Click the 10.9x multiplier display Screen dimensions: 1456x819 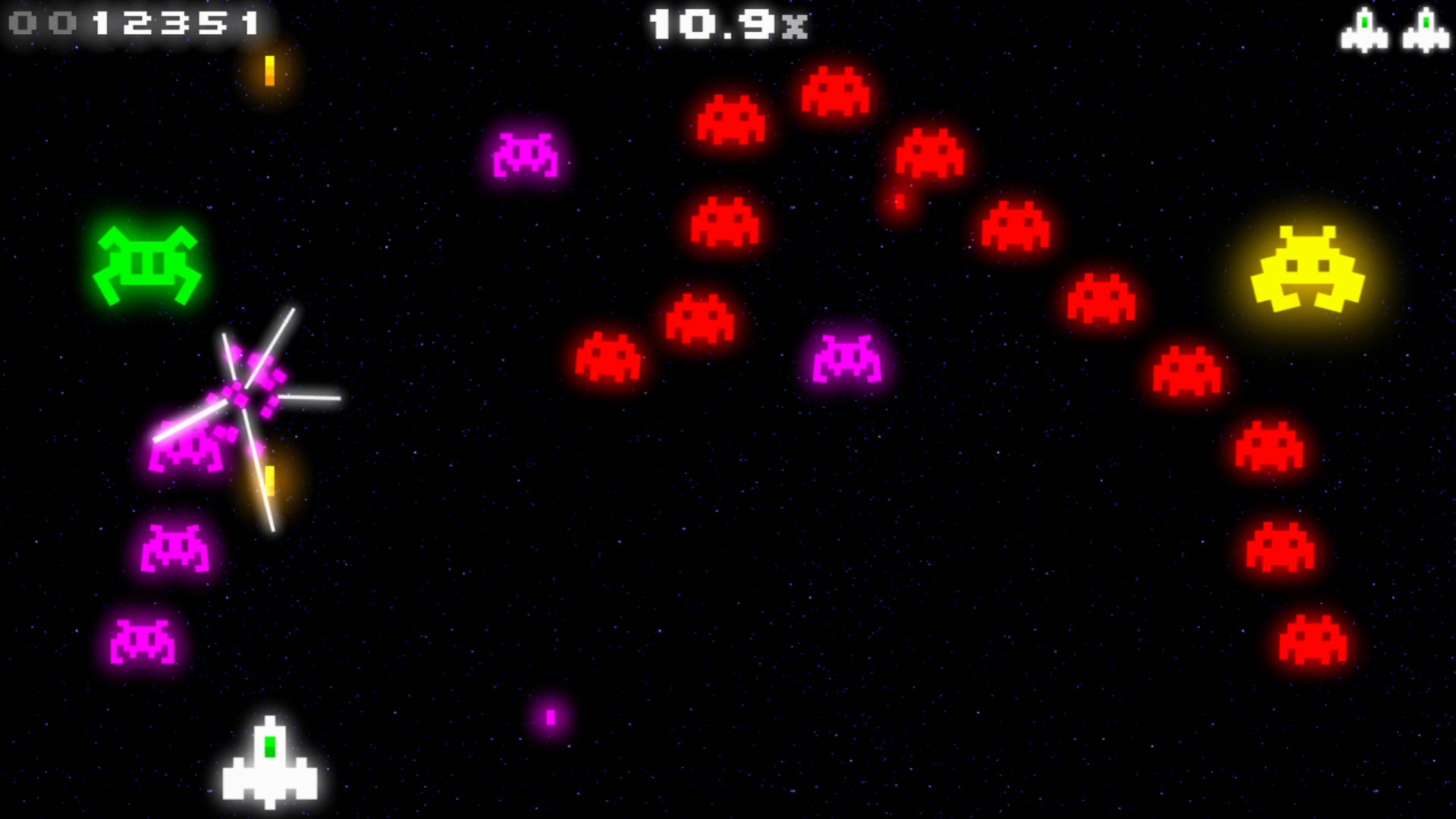click(728, 25)
